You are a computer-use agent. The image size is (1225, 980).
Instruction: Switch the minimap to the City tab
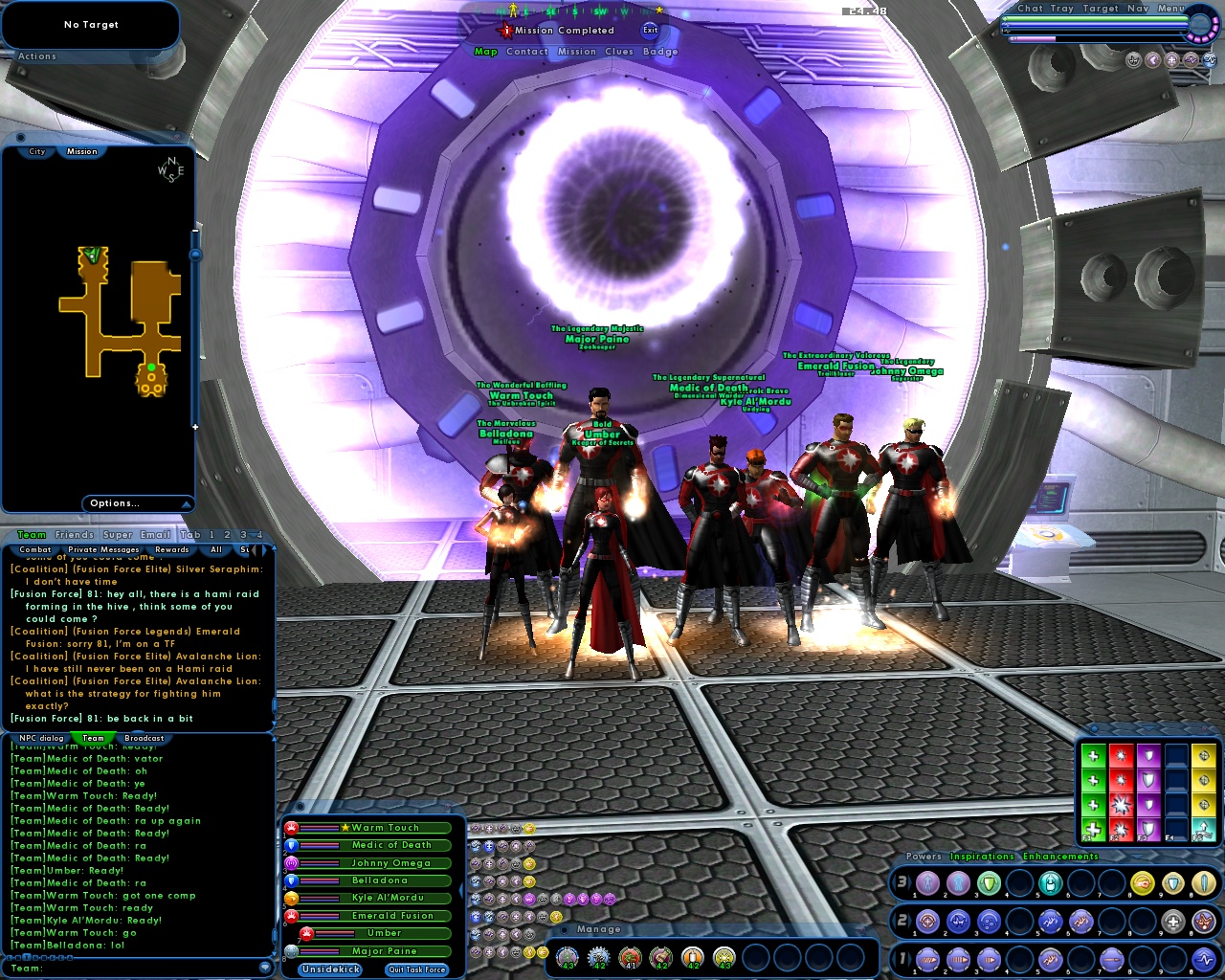click(x=35, y=151)
